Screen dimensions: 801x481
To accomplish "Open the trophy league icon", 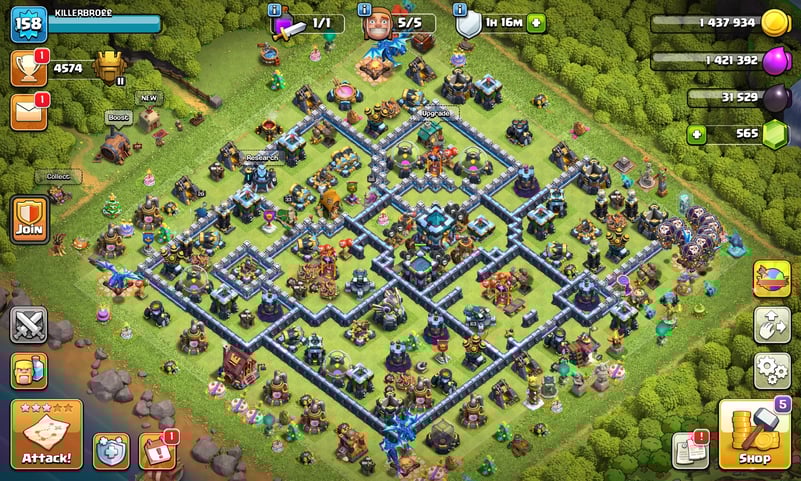I will [29, 67].
